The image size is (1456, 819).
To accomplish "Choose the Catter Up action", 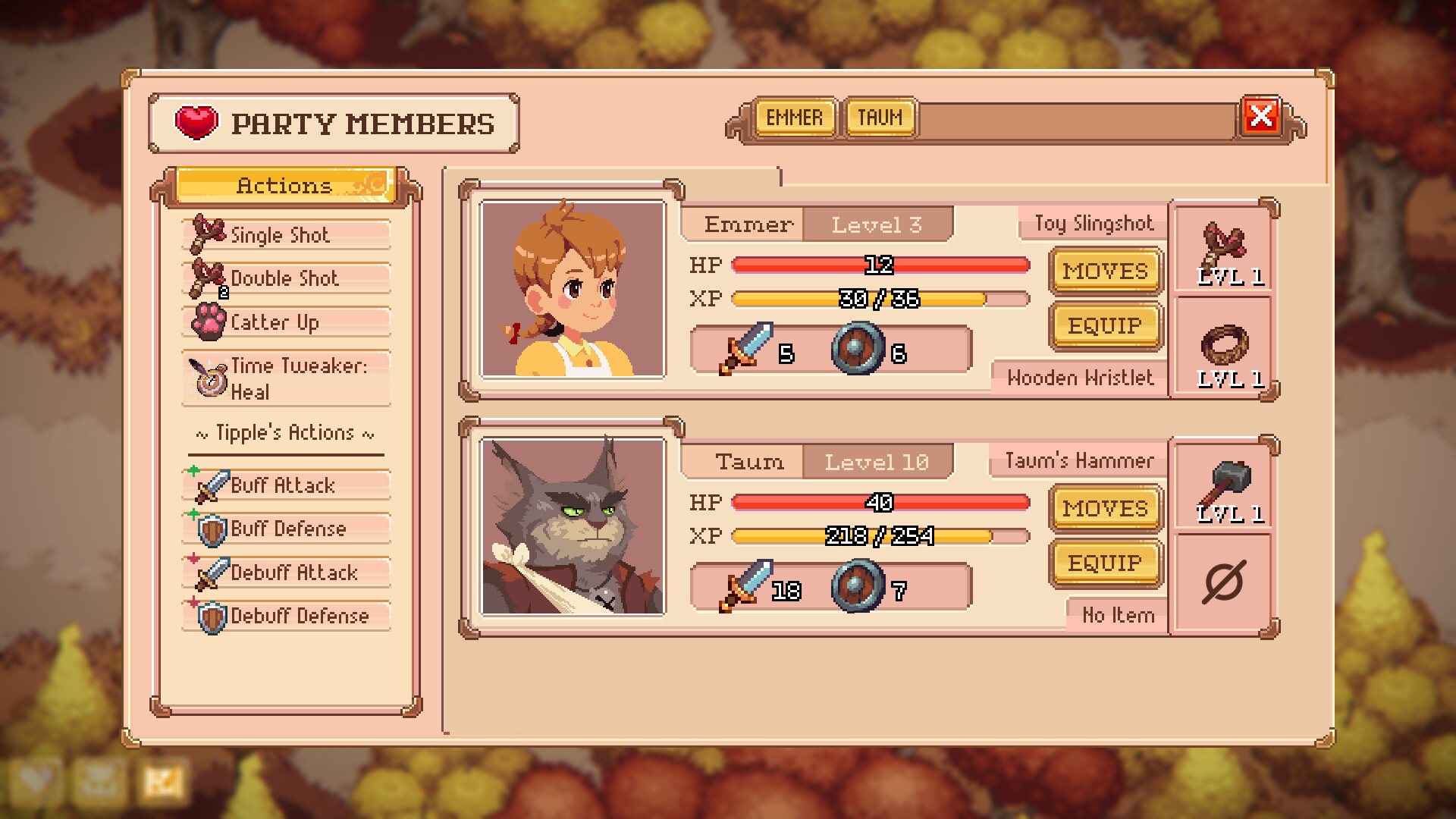I will [286, 322].
